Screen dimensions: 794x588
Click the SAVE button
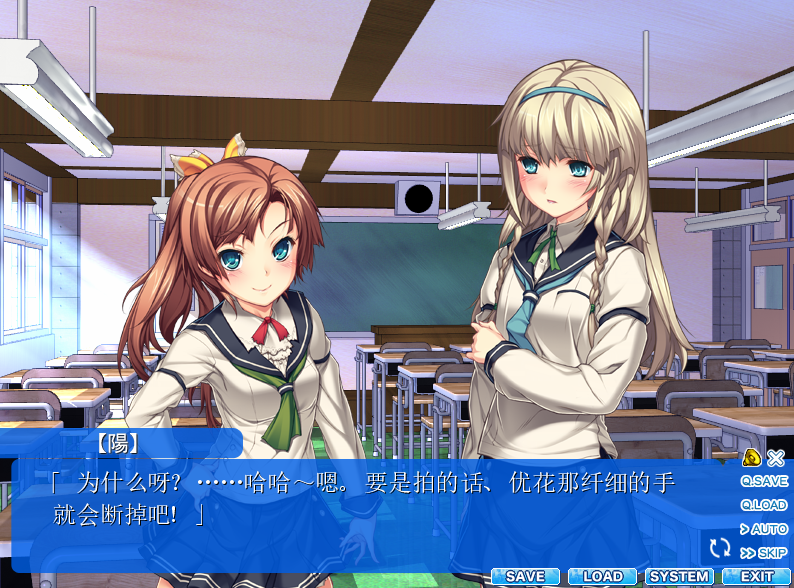[x=526, y=577]
